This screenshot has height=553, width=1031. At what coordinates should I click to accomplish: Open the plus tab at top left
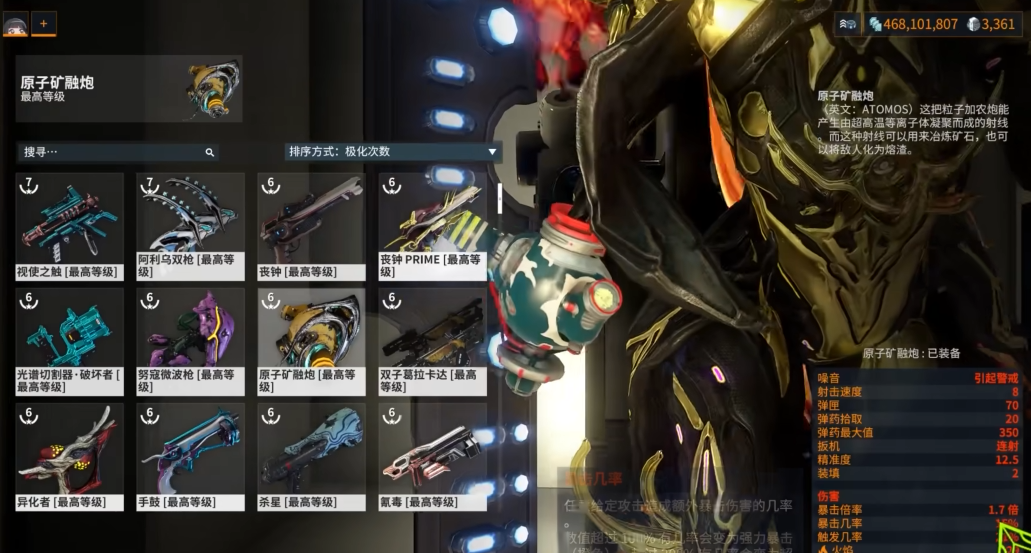[x=43, y=22]
